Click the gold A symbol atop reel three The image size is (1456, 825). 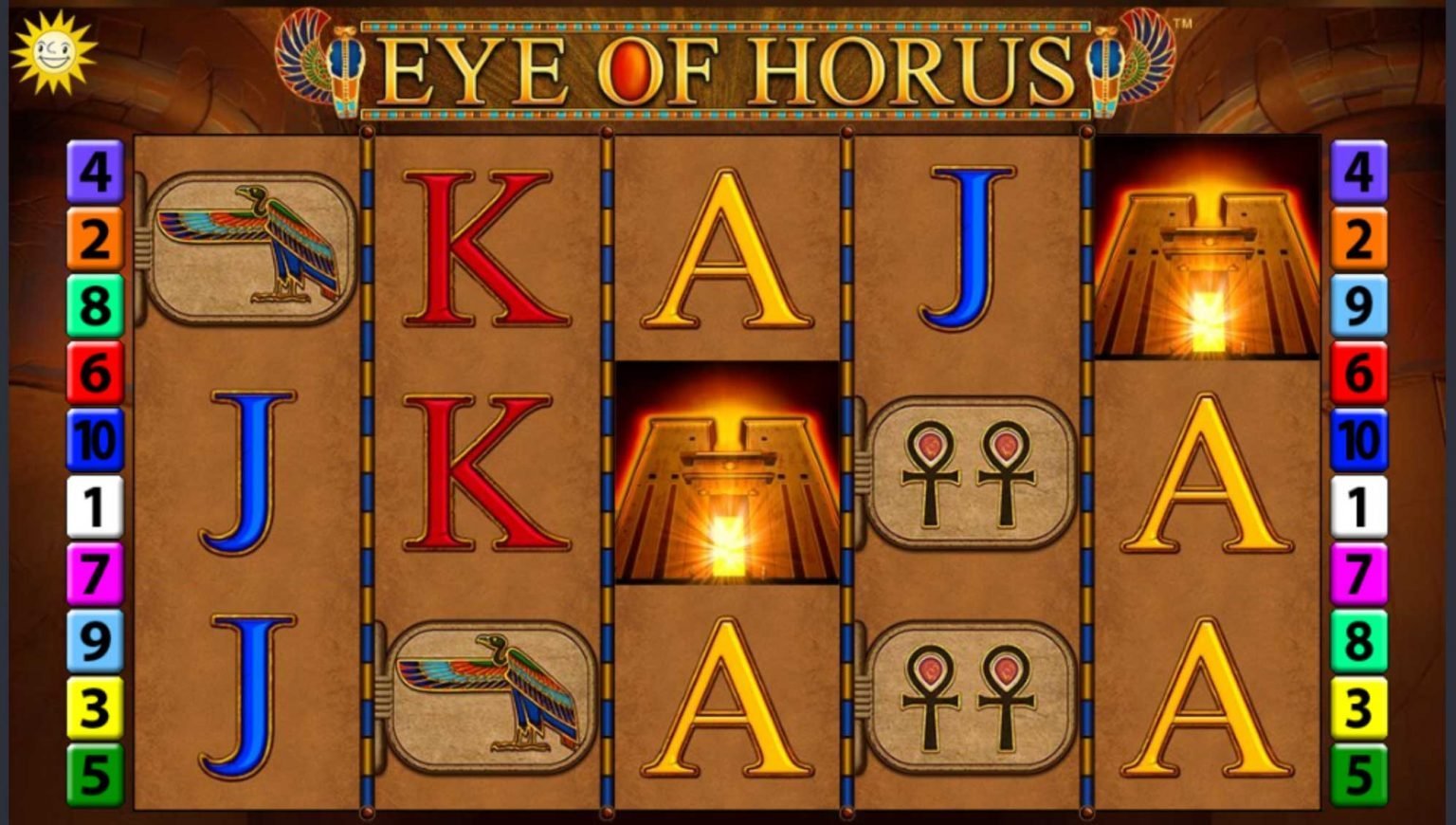(x=724, y=247)
